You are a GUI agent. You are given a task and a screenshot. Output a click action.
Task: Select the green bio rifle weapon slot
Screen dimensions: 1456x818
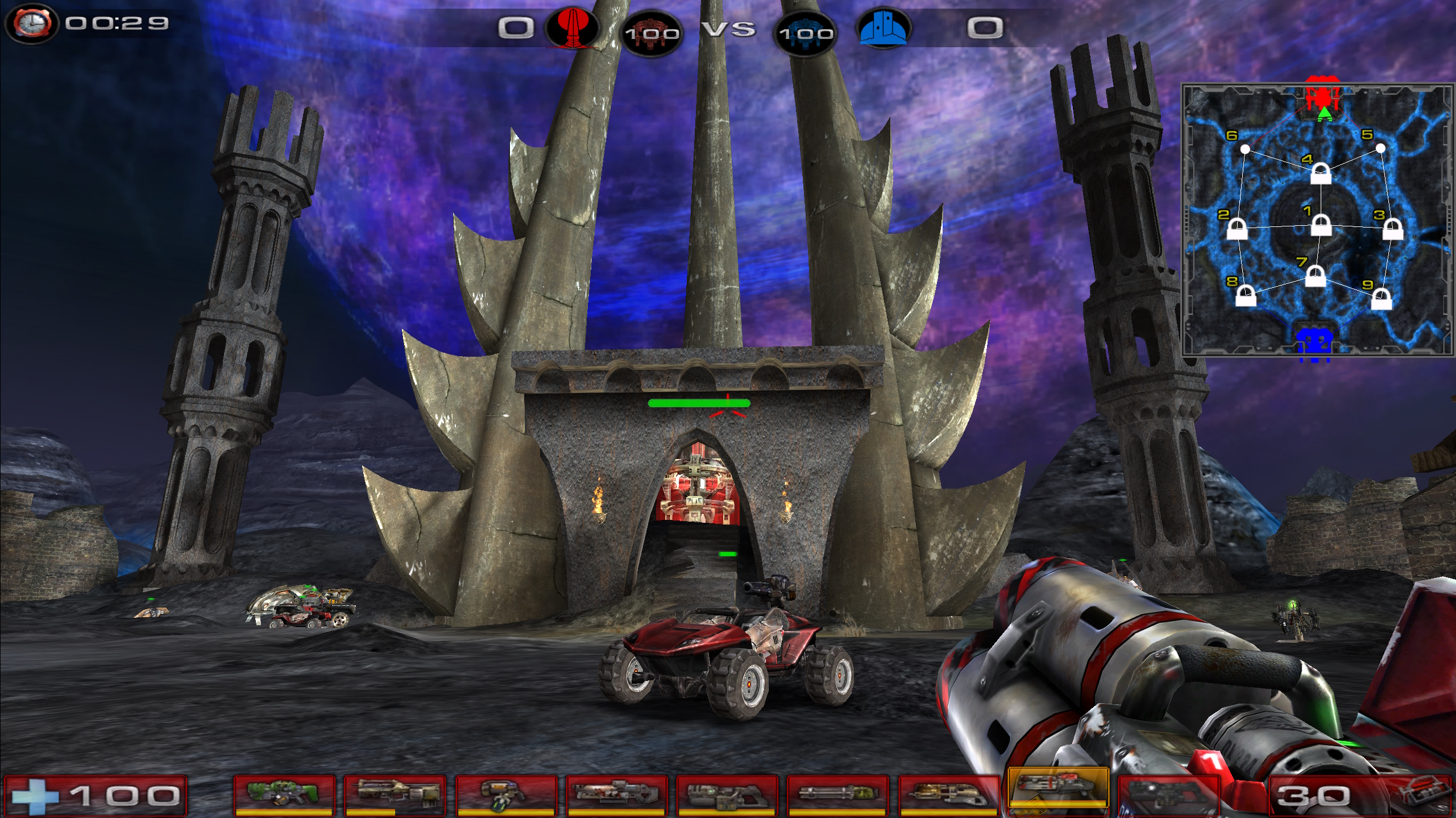[284, 793]
